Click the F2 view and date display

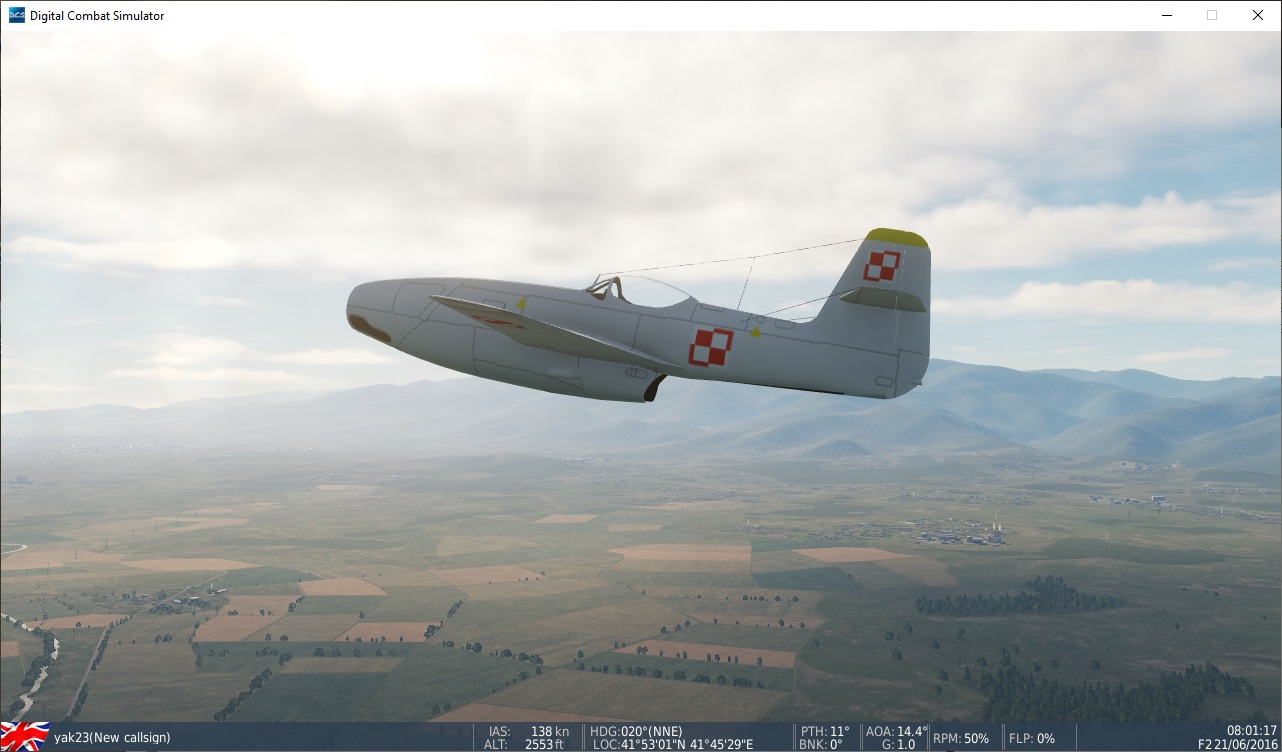coord(1240,744)
